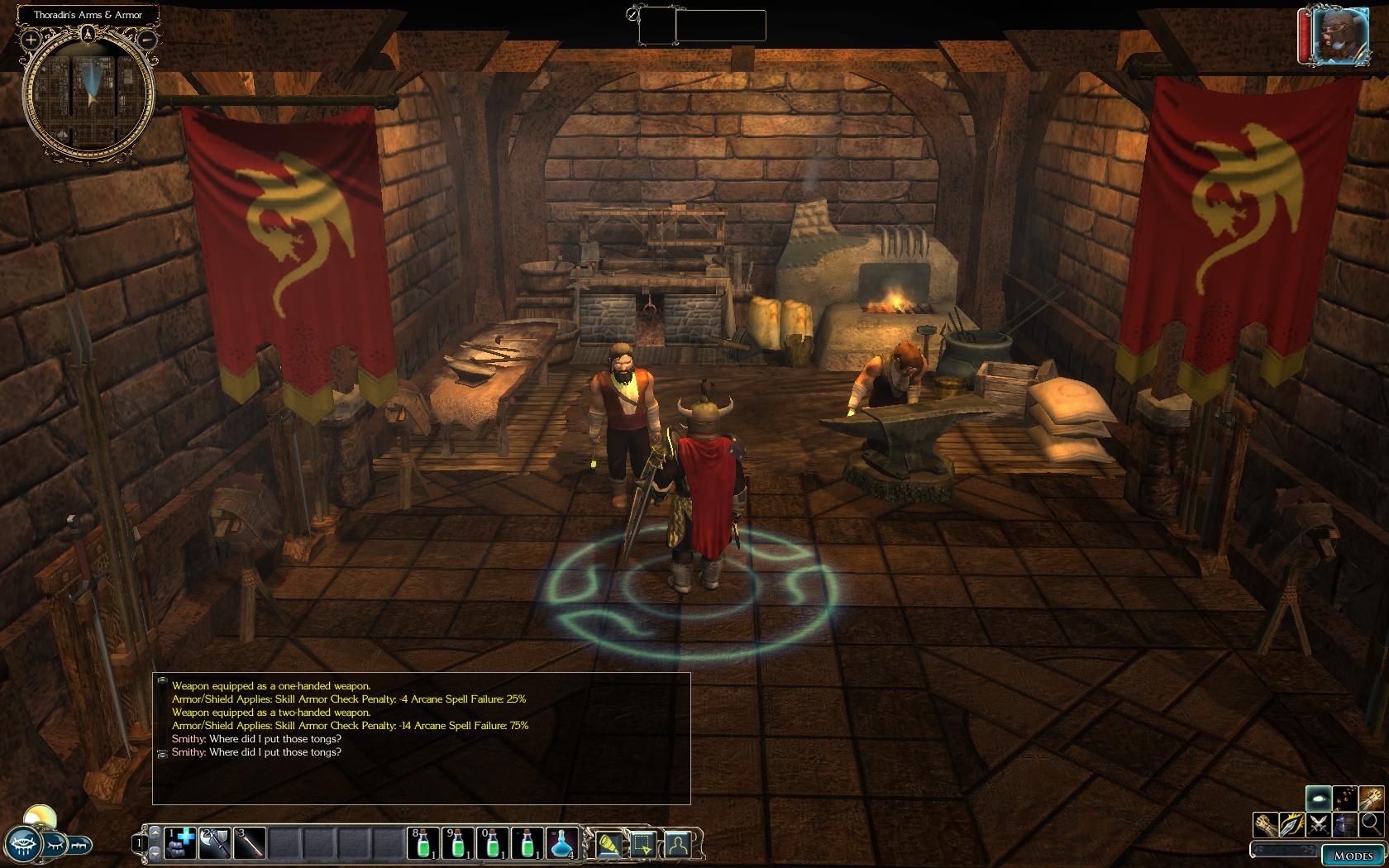Toggle the crossed swords combat mode

point(1319,824)
